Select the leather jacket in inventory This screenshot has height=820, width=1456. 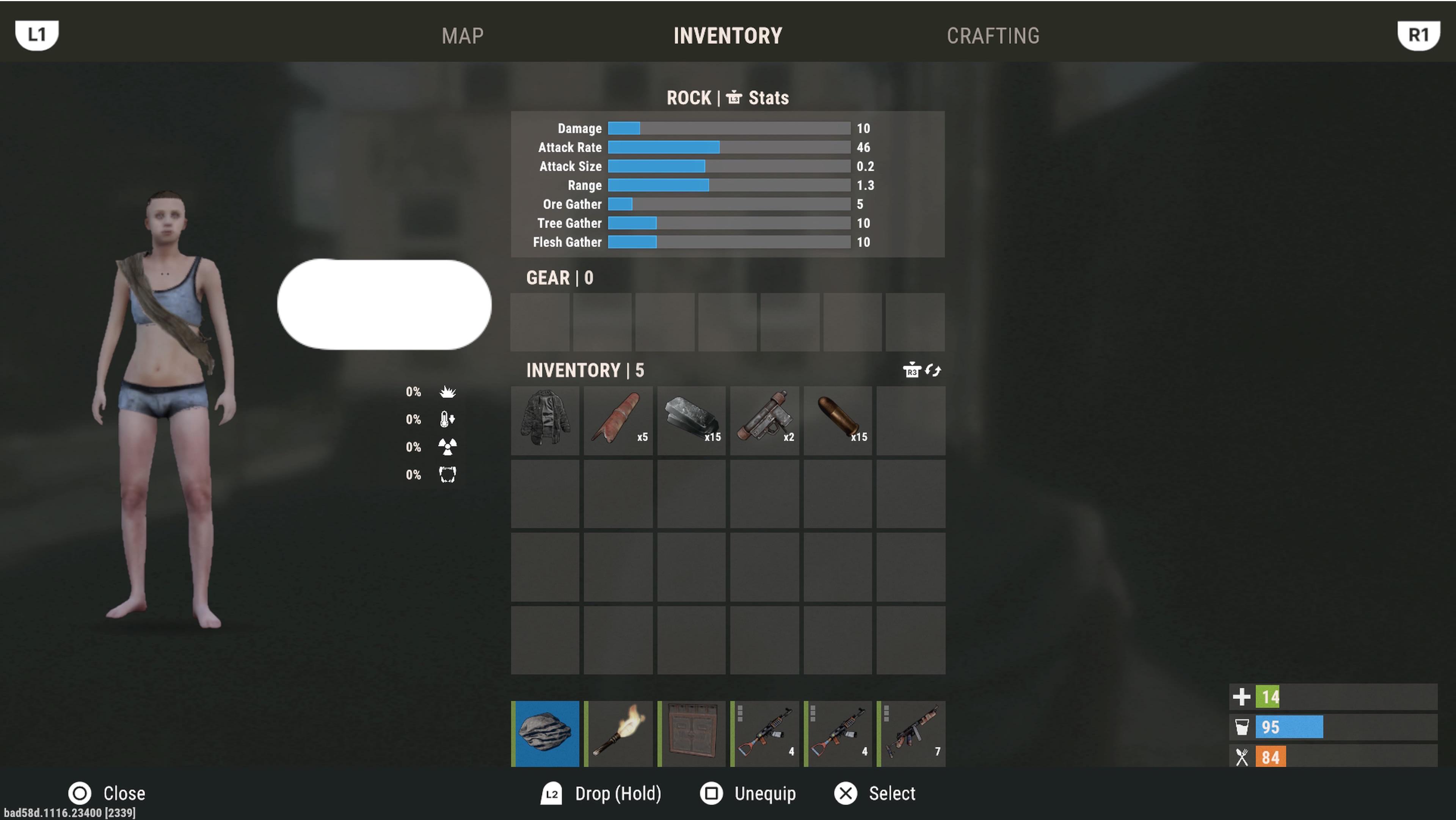point(544,420)
